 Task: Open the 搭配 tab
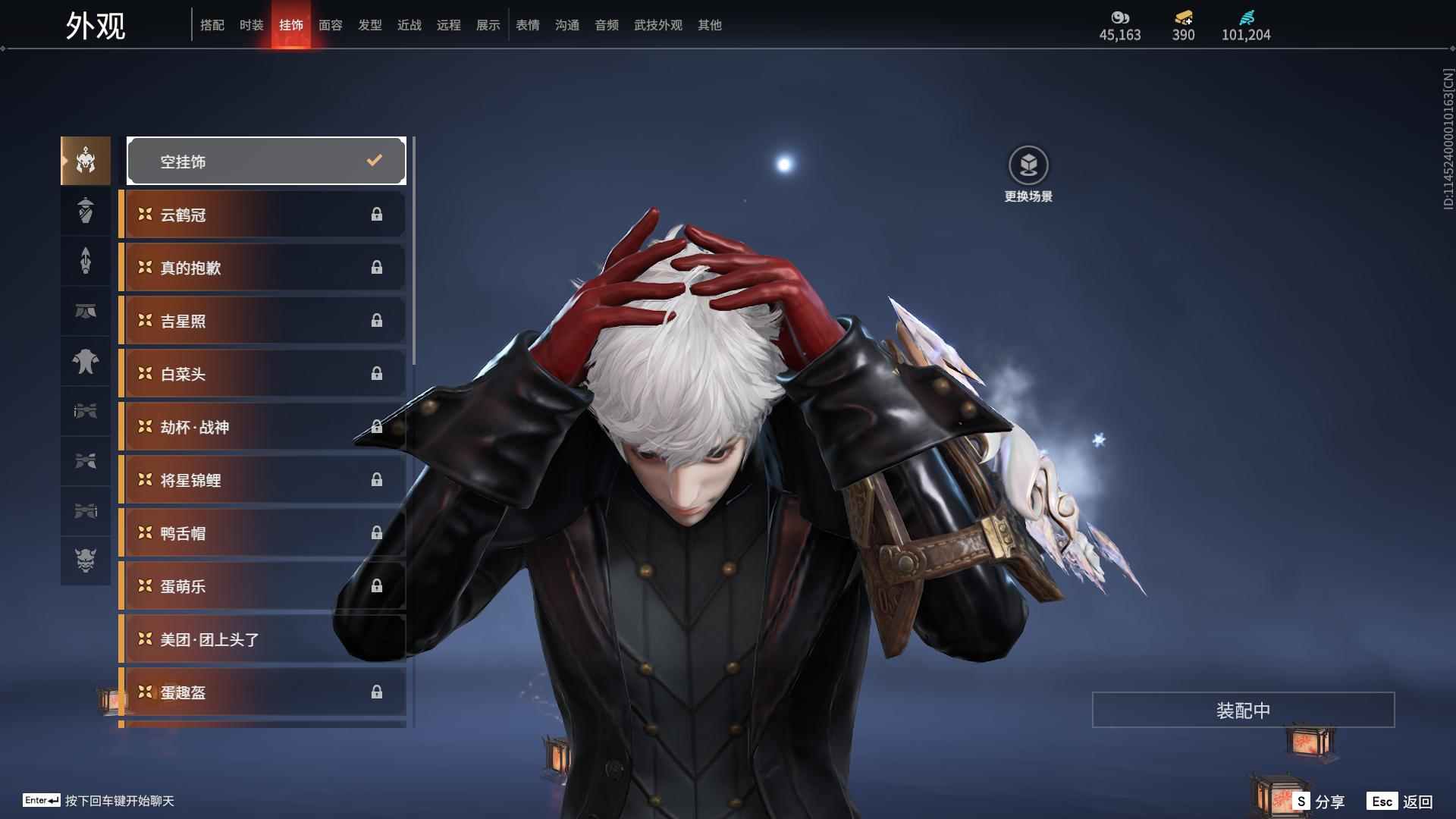pos(212,25)
